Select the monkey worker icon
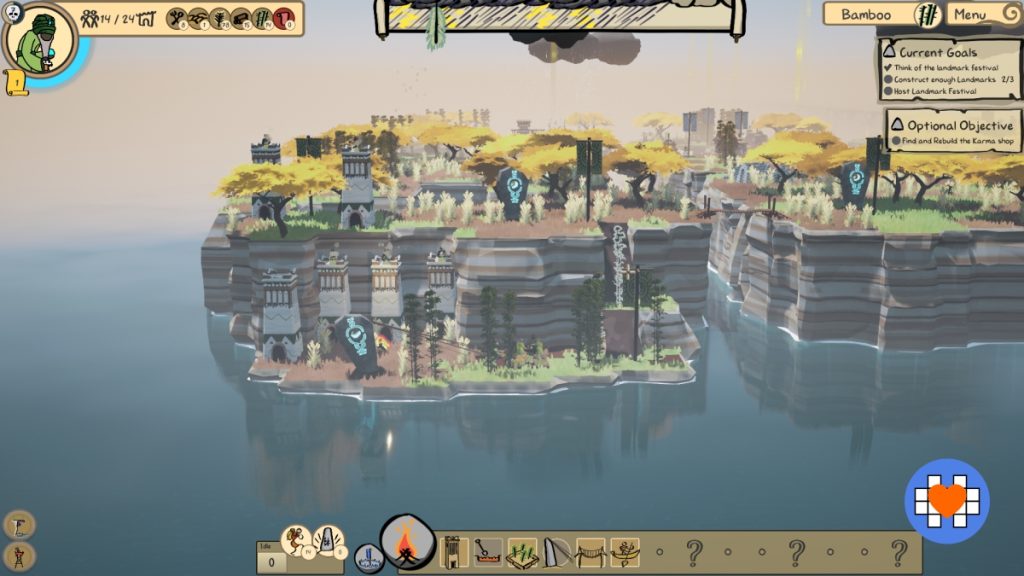Screen dimensions: 1024x576 point(295,541)
